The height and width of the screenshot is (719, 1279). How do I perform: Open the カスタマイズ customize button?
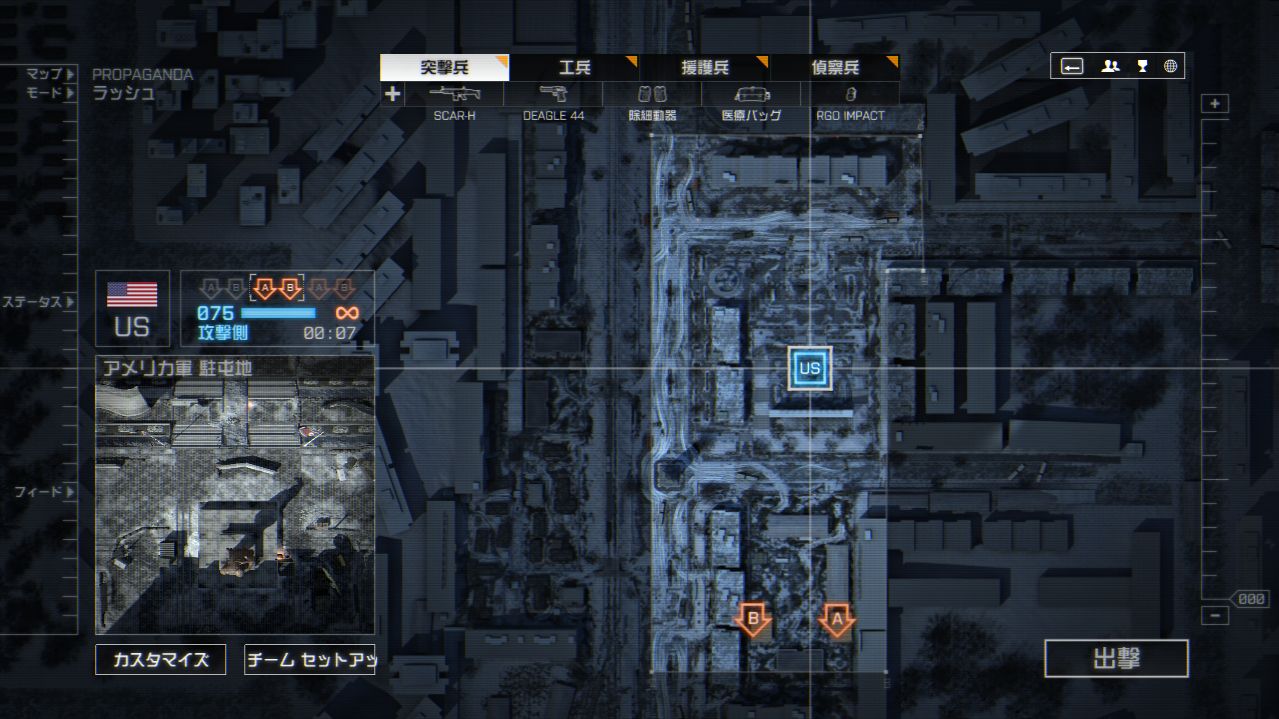[x=161, y=660]
